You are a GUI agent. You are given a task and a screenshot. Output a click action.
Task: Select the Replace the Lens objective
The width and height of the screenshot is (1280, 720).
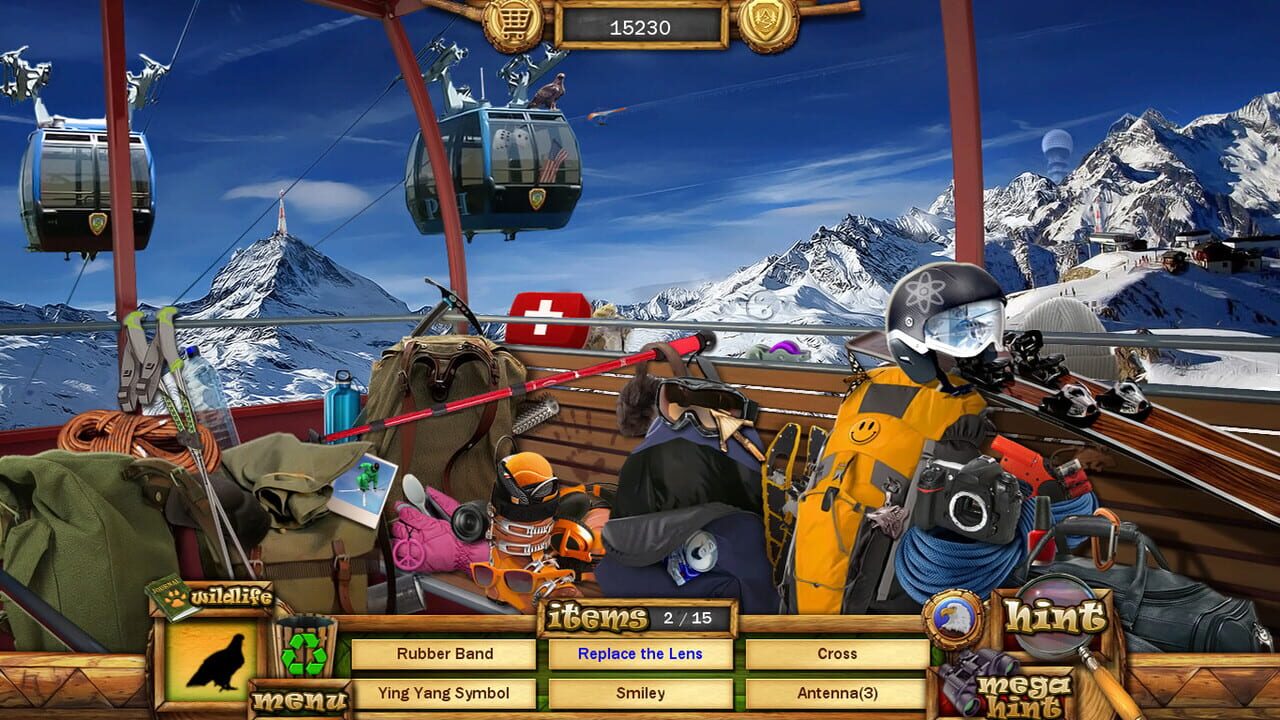click(x=640, y=653)
